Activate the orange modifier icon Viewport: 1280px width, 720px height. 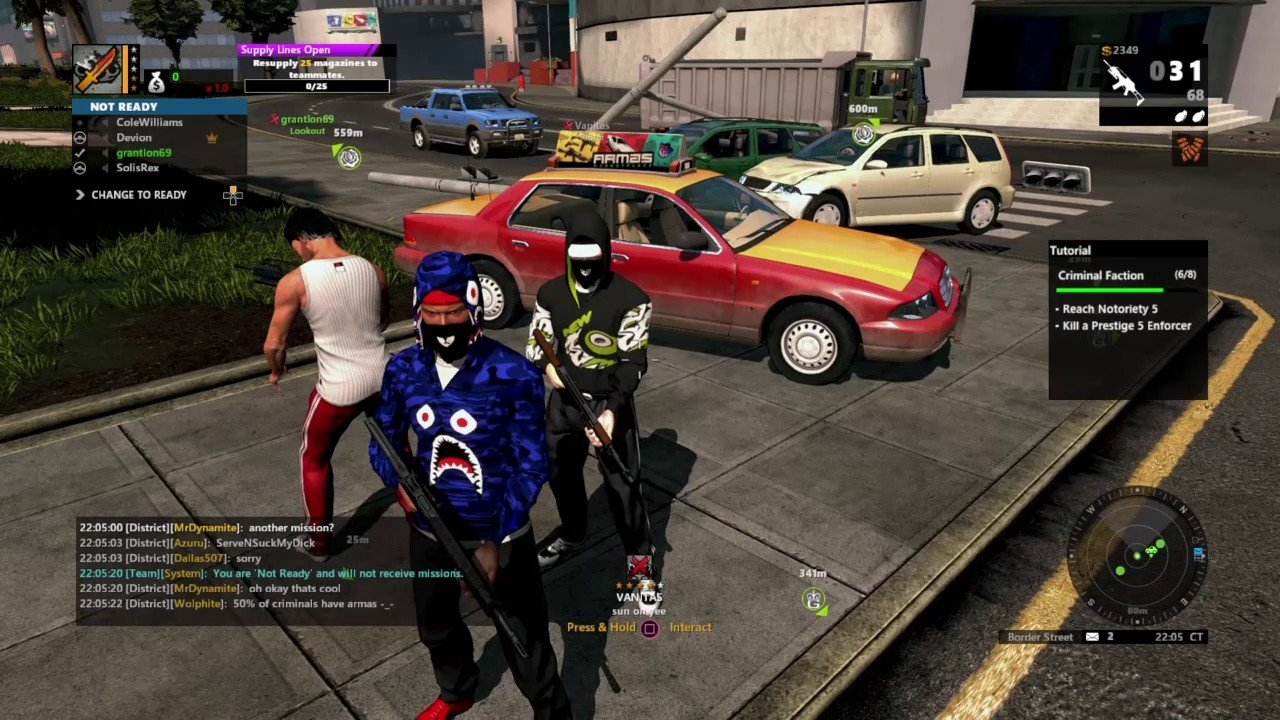(x=1189, y=148)
